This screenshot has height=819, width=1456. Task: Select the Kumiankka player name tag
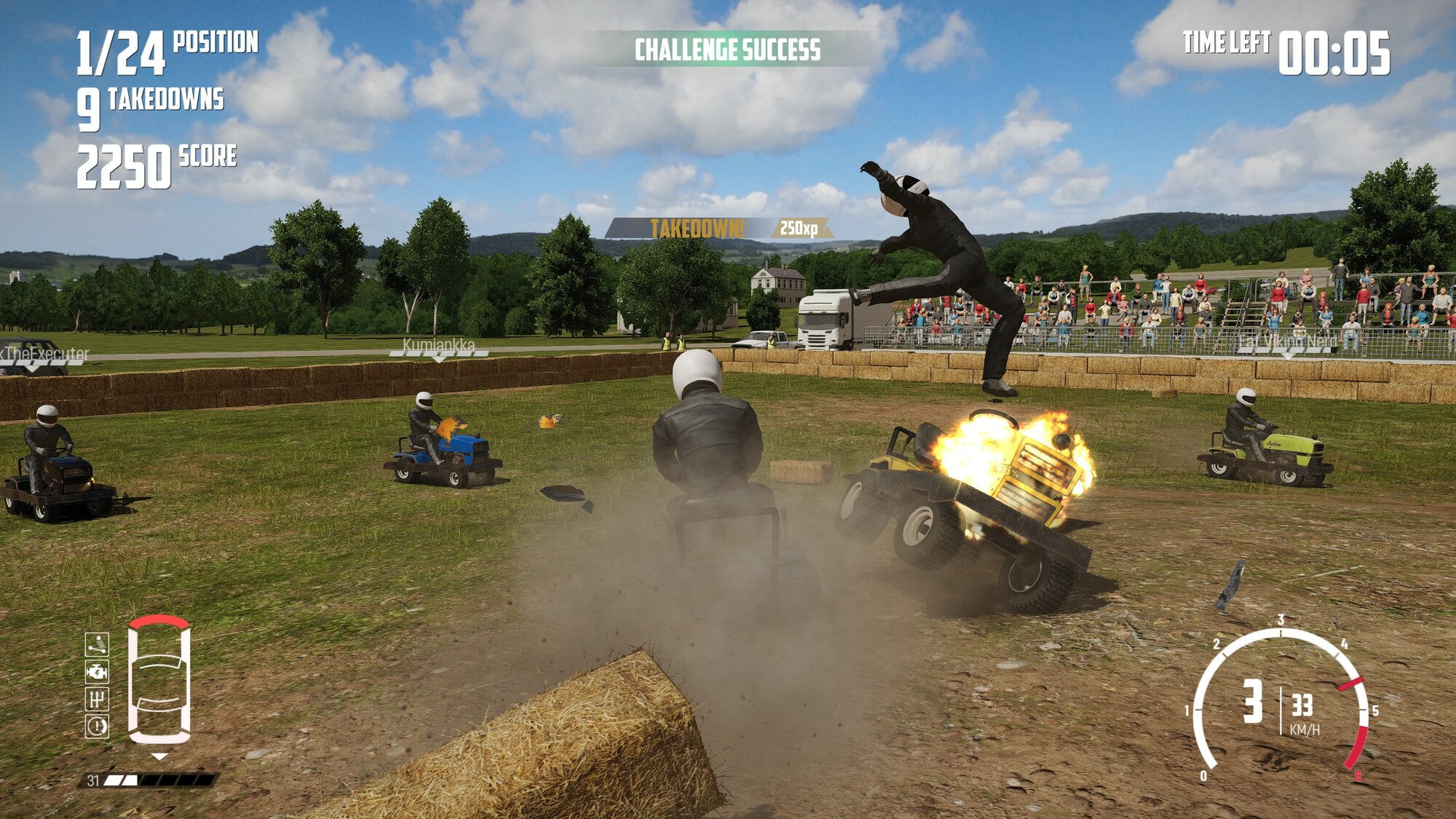pos(438,345)
